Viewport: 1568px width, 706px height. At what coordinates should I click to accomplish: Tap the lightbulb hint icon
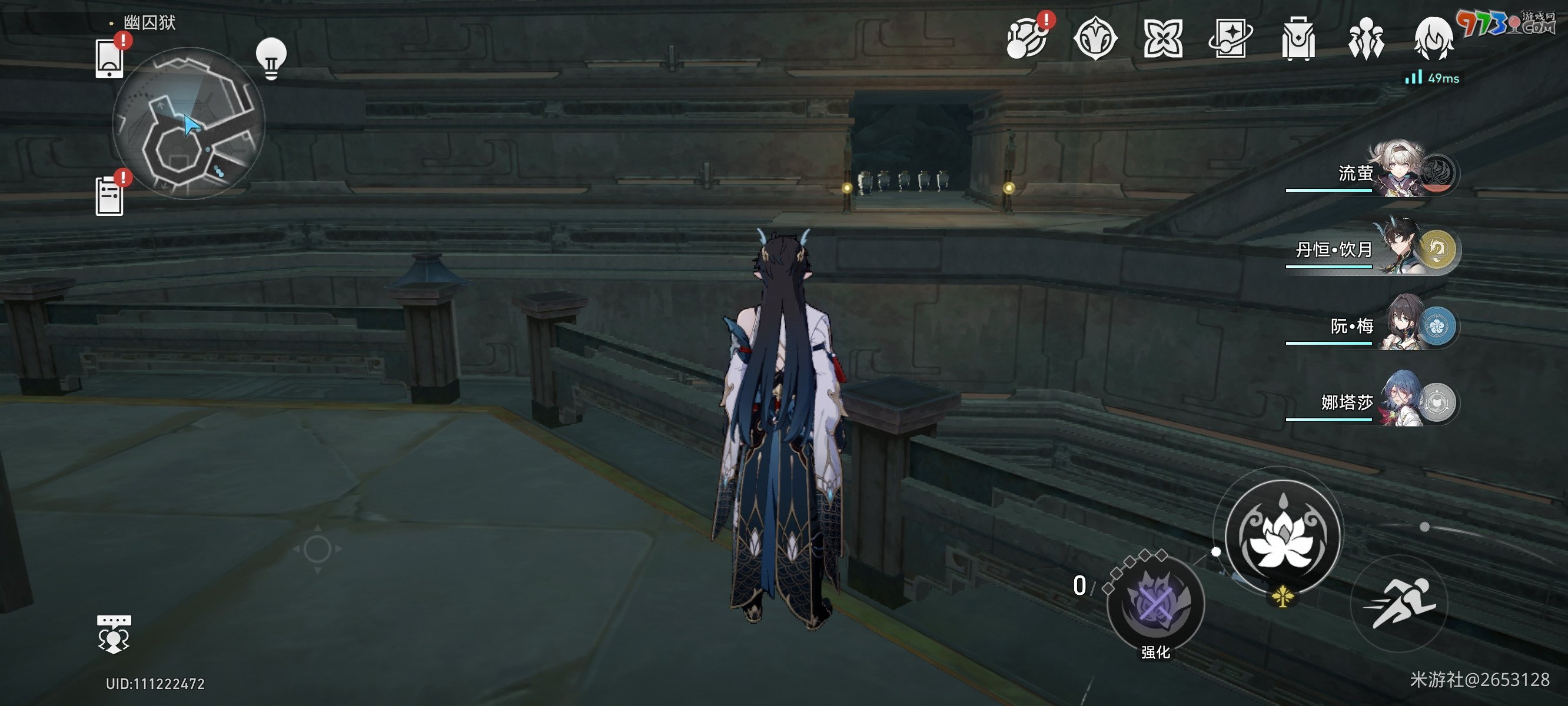271,58
